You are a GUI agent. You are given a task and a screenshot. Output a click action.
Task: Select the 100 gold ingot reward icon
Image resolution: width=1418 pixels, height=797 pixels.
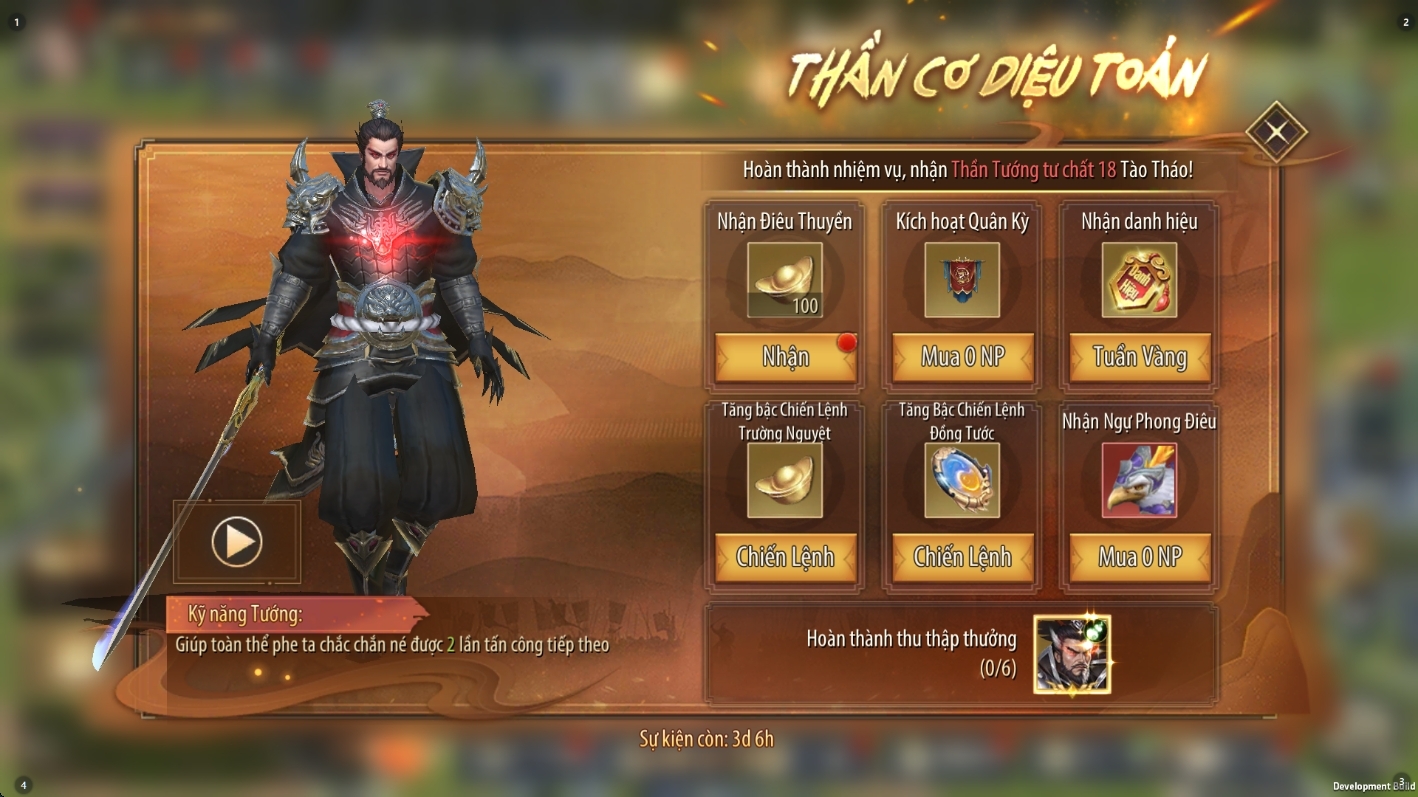tap(785, 280)
